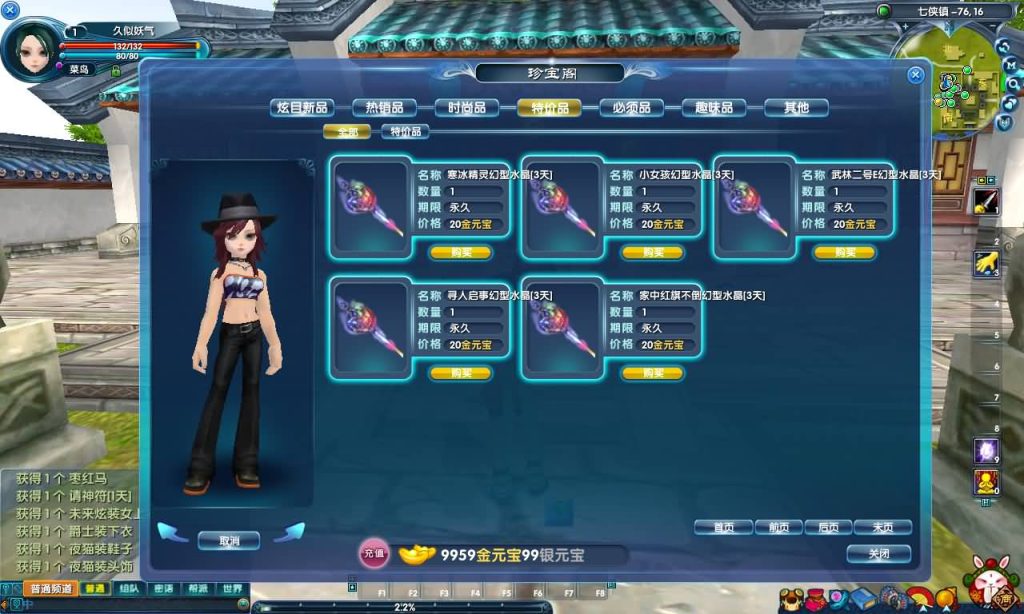Switch to the 趣味品 tab

click(714, 108)
